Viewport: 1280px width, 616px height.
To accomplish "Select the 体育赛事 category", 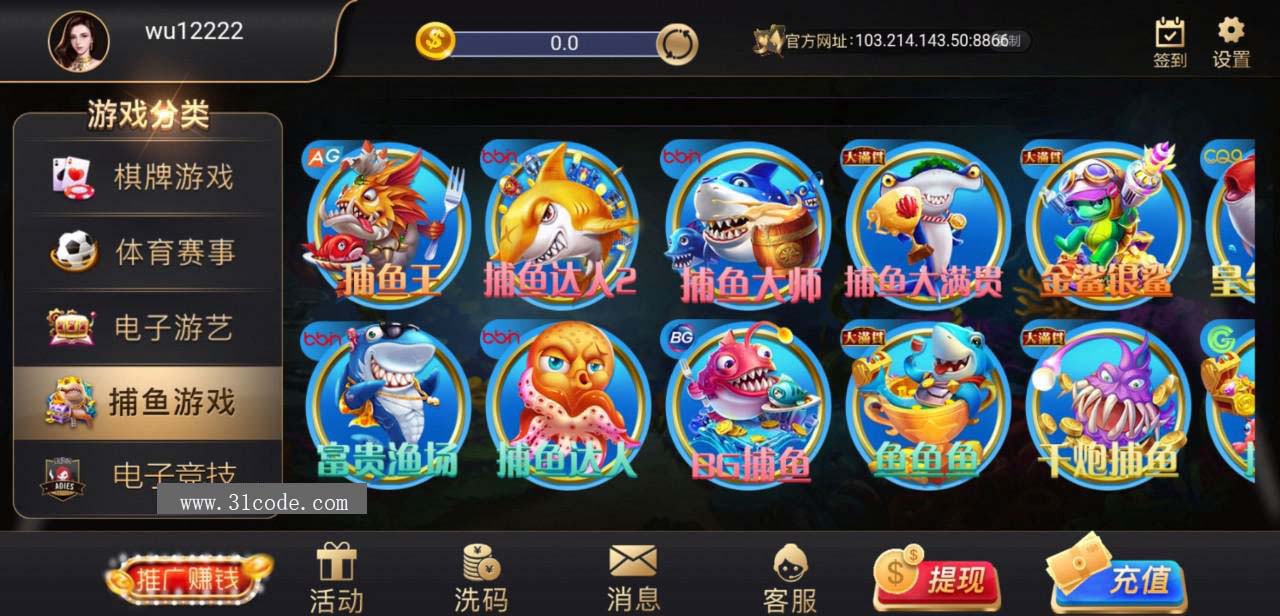I will pos(148,252).
